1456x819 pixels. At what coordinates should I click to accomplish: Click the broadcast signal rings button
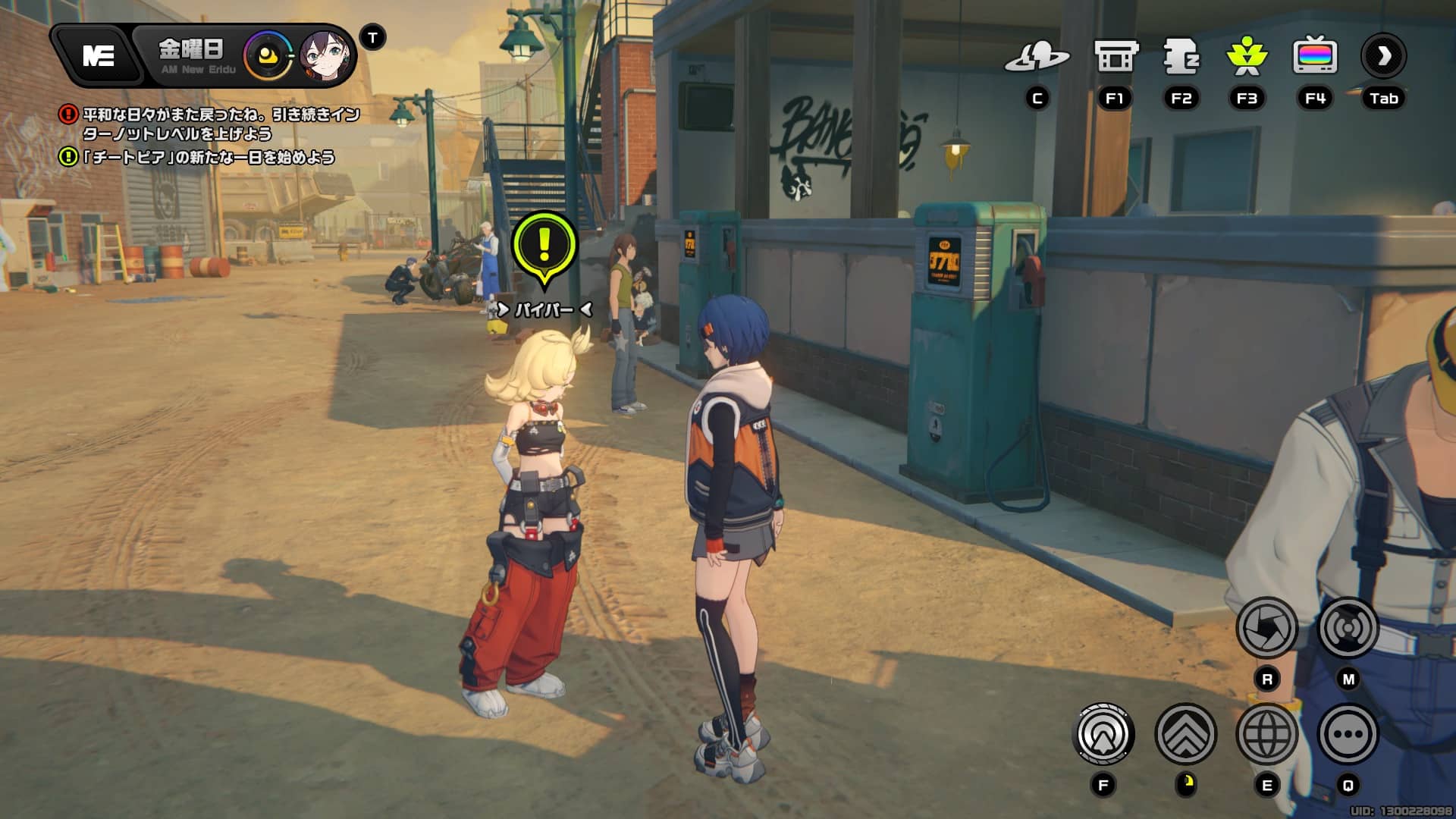tap(1348, 628)
